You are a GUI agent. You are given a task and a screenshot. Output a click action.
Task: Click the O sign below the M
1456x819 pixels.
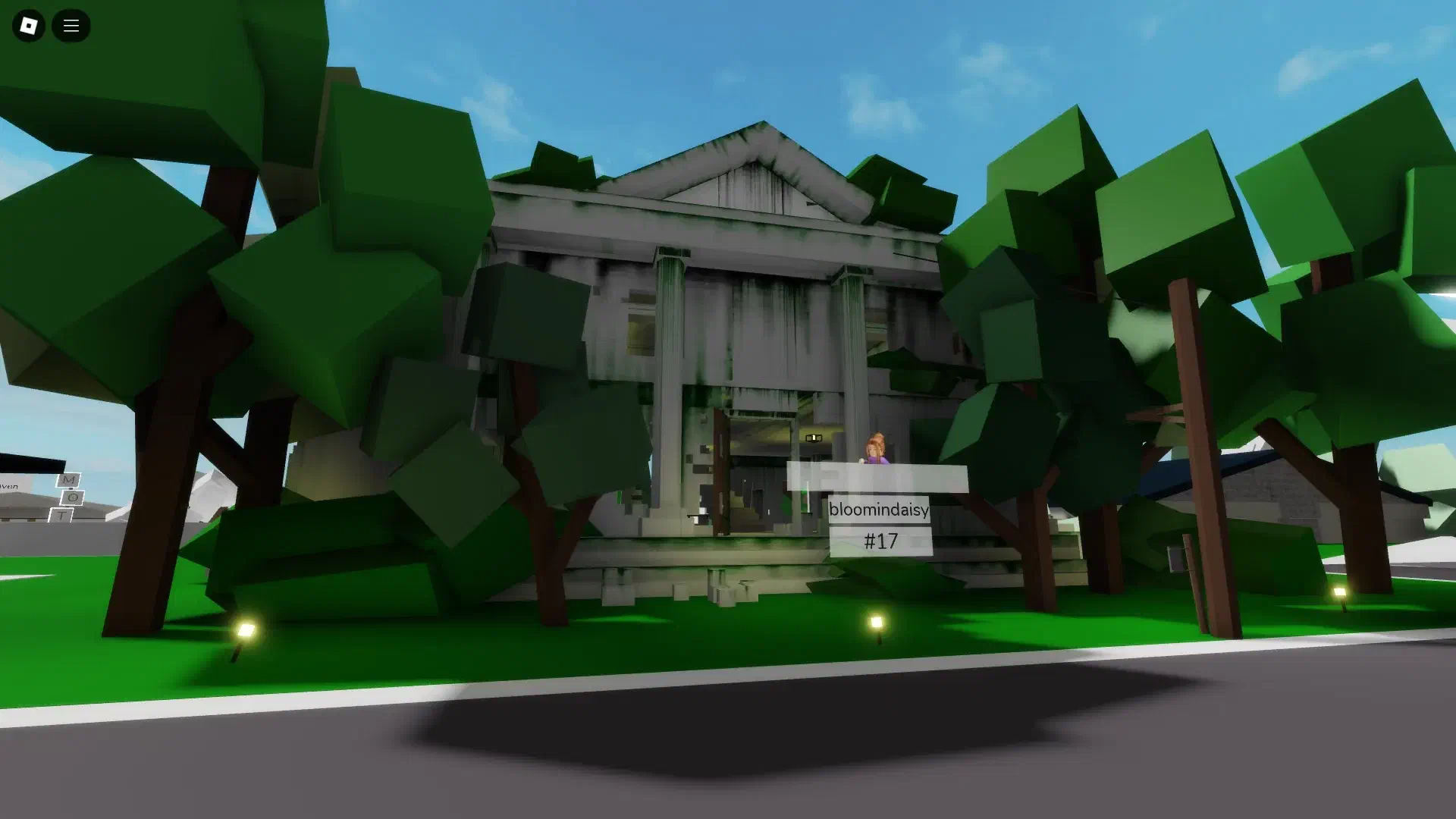point(73,497)
